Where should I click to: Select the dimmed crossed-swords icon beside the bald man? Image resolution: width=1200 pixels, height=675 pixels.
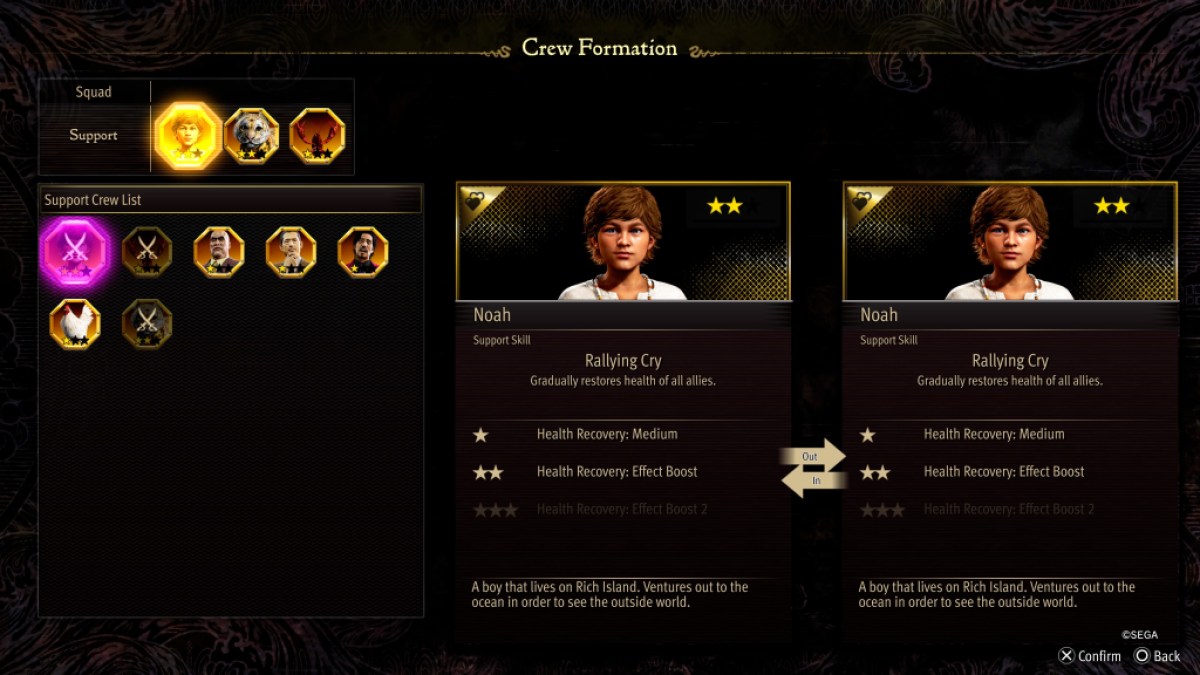coord(147,252)
